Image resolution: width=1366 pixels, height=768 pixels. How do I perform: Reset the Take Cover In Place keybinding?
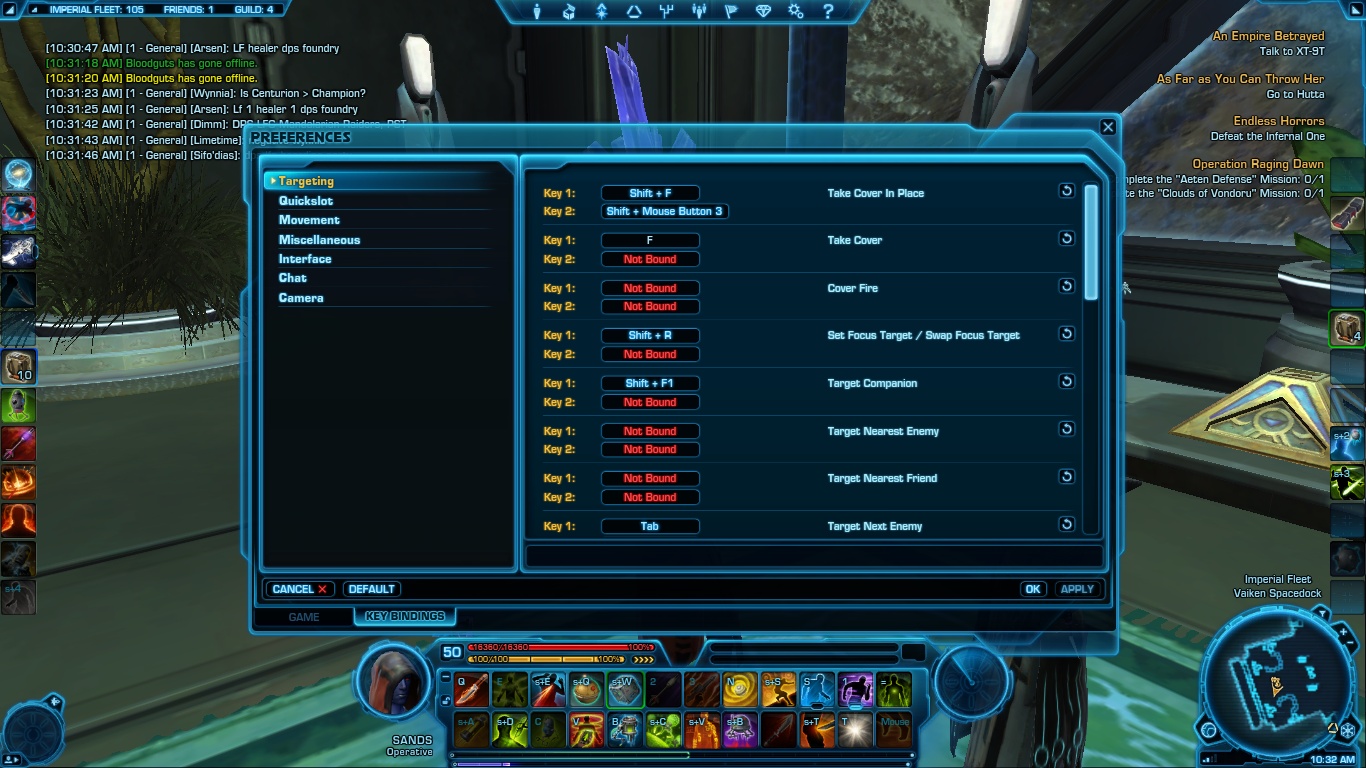(1067, 190)
